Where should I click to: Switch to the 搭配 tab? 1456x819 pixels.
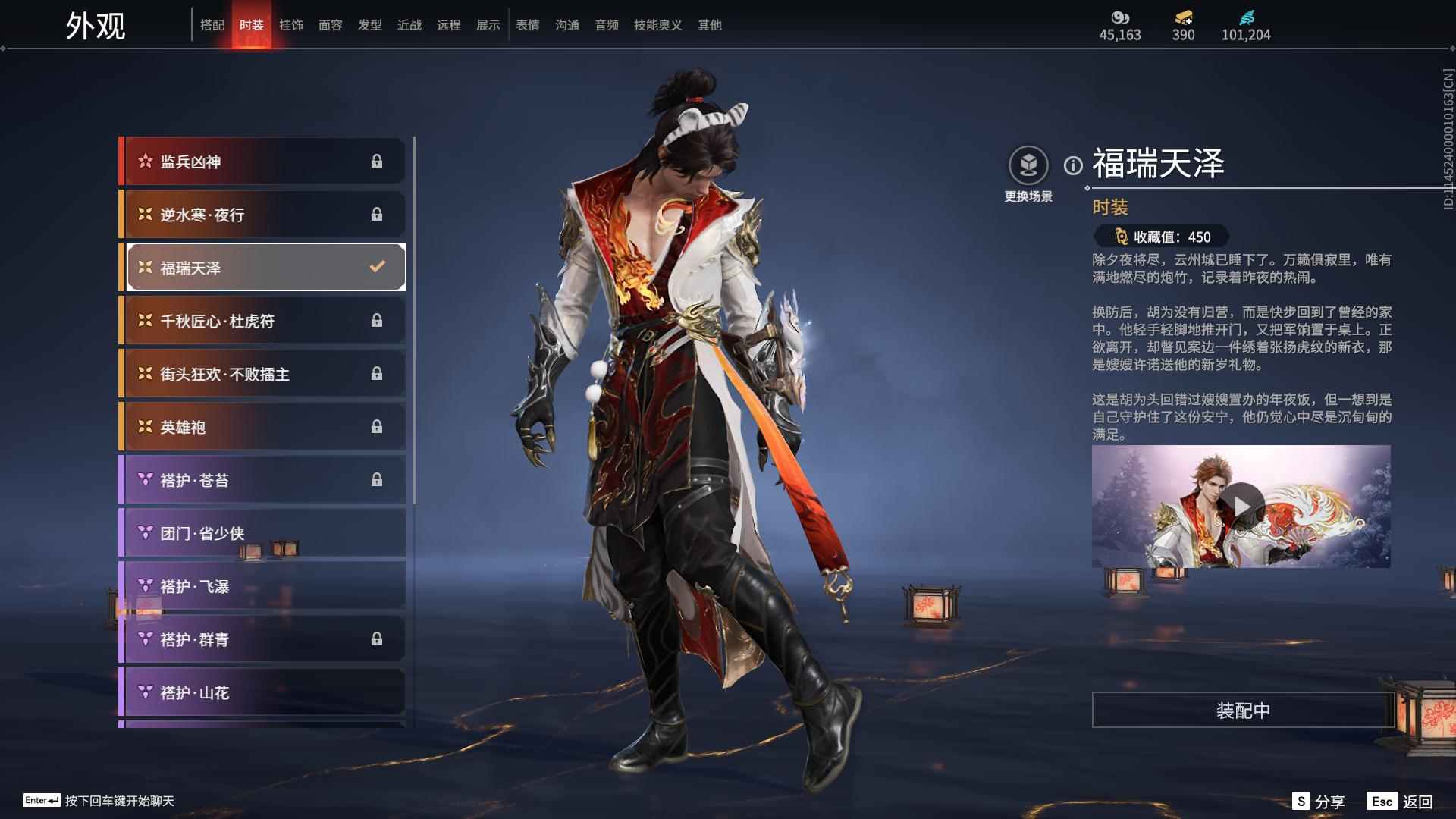(213, 24)
